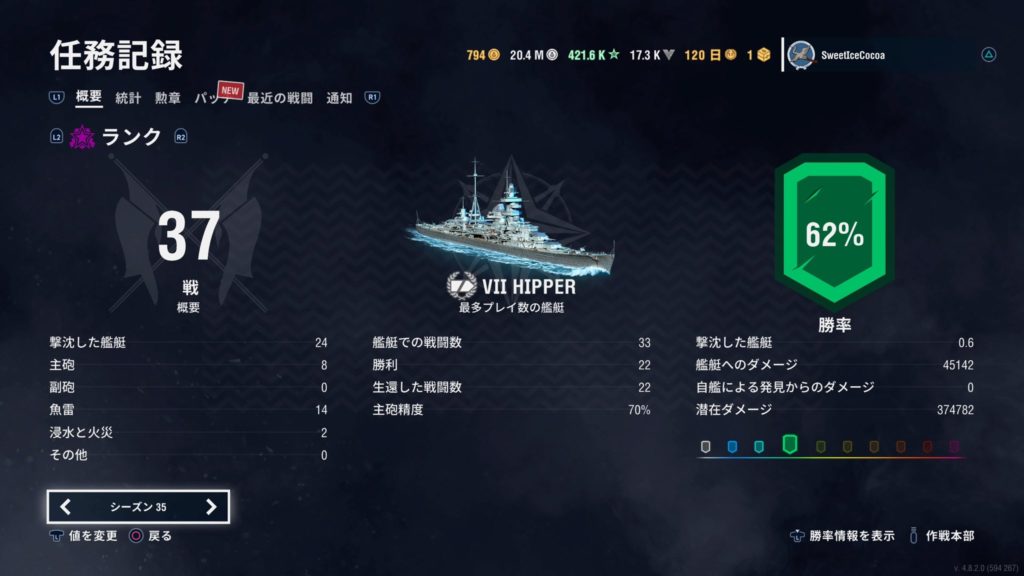Select the ランク category header
The width and height of the screenshot is (1024, 576).
click(x=132, y=137)
